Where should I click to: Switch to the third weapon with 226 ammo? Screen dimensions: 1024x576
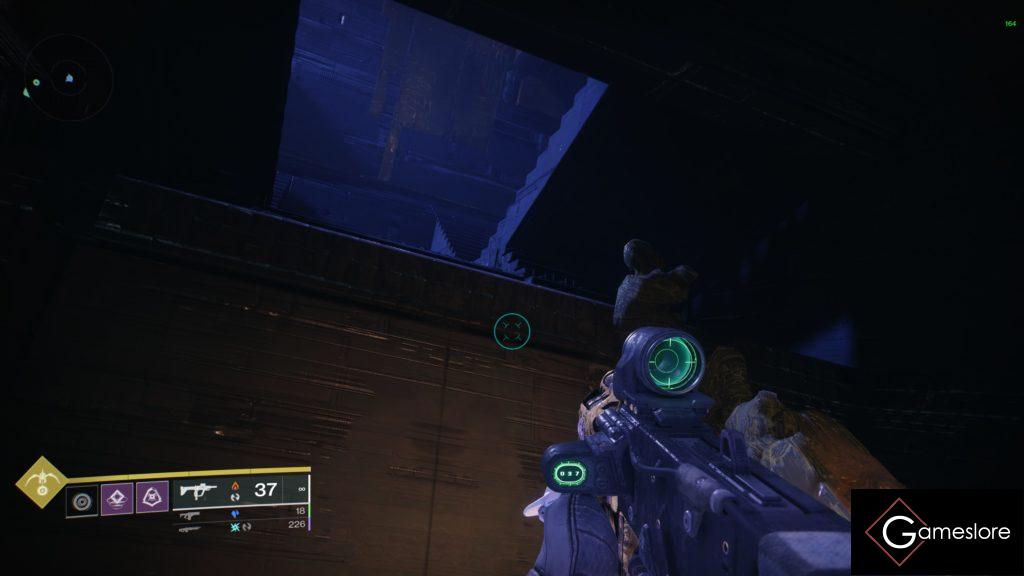point(241,526)
